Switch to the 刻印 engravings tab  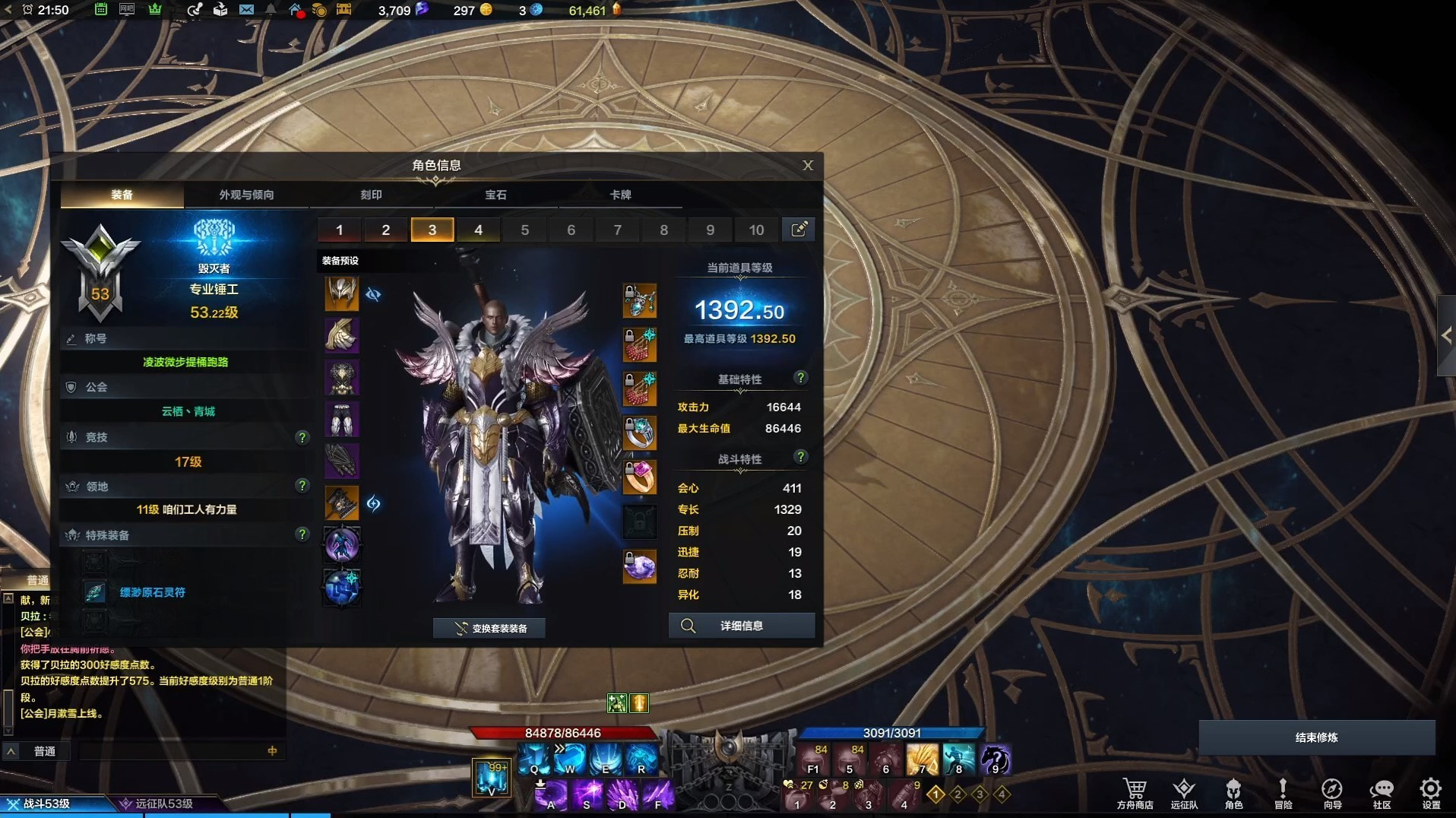(x=371, y=195)
